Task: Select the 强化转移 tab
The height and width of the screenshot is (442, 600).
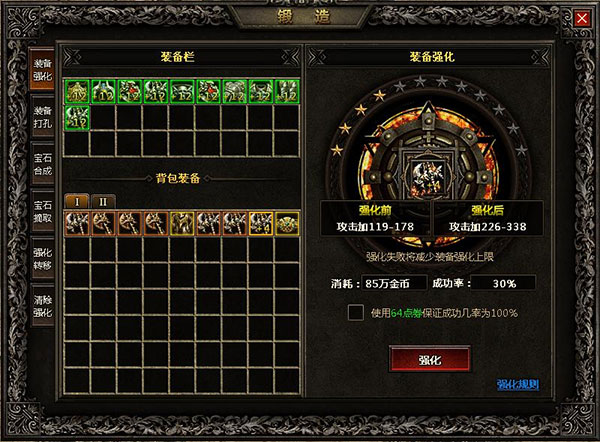Action: 43,258
